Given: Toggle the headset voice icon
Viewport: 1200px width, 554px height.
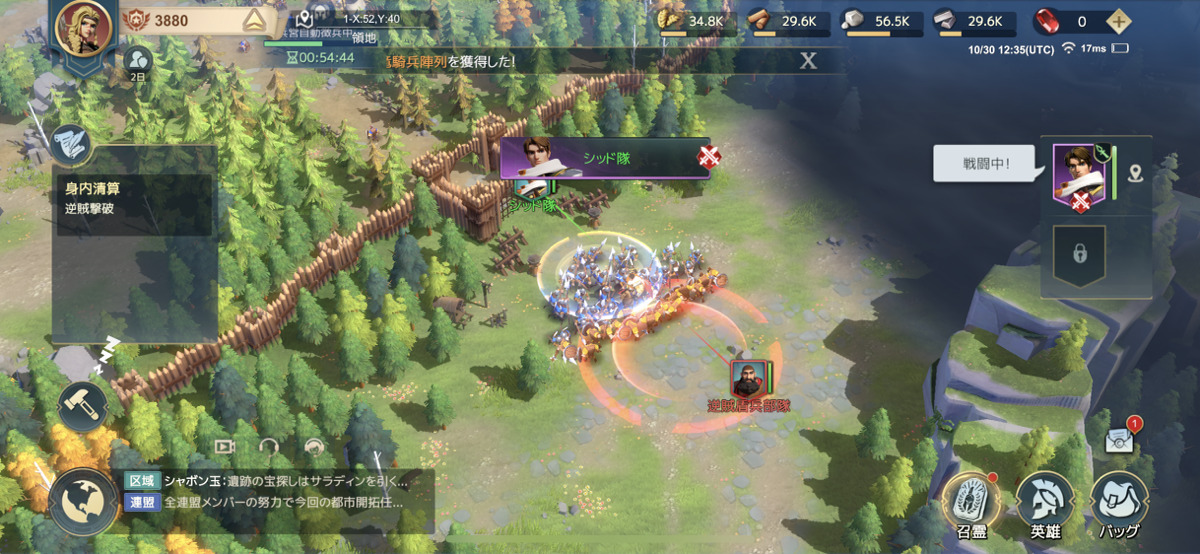Looking at the screenshot, I should 269,447.
